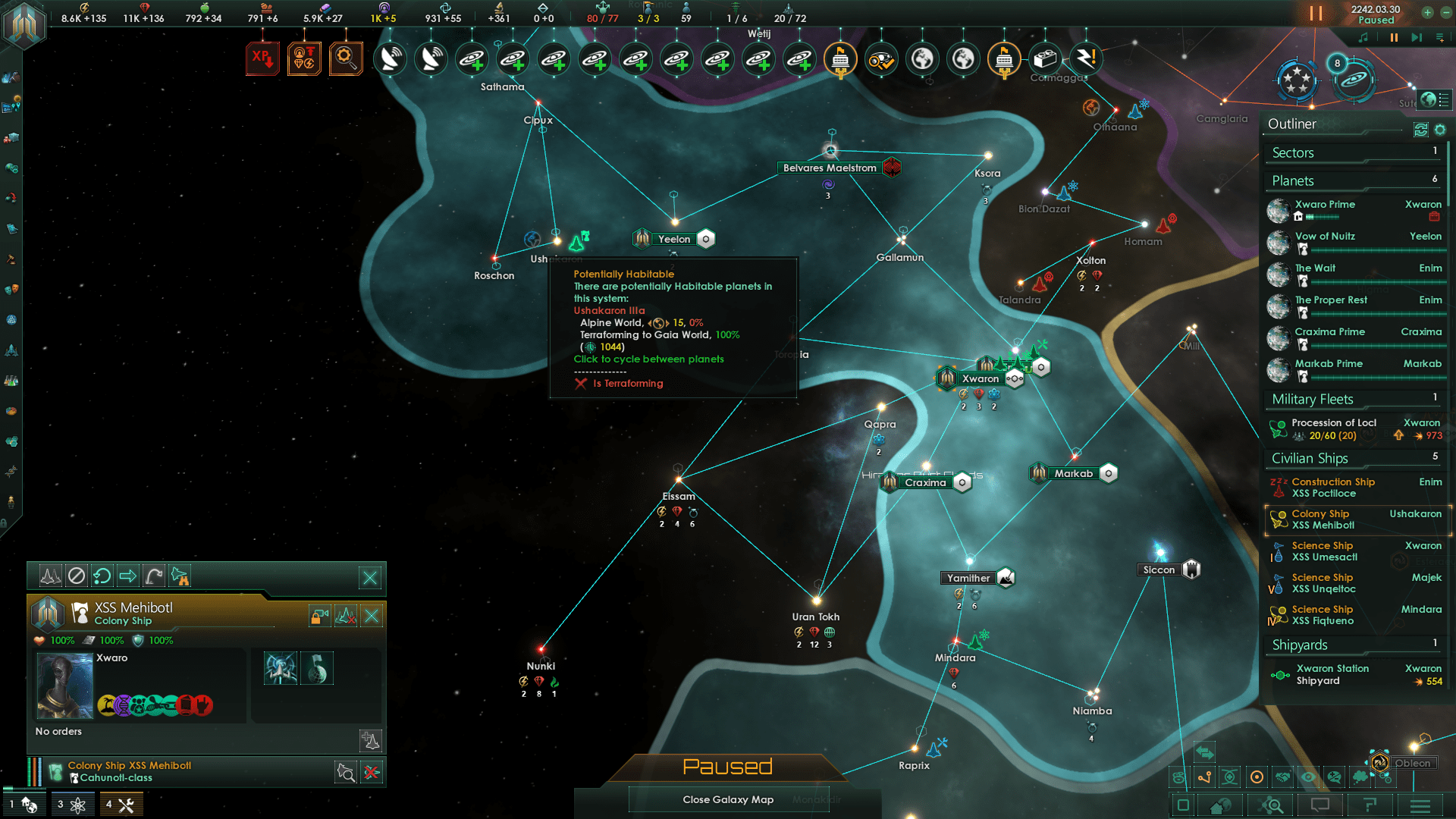Click the Outliner settings gear icon
The image size is (1456, 819).
[1440, 130]
